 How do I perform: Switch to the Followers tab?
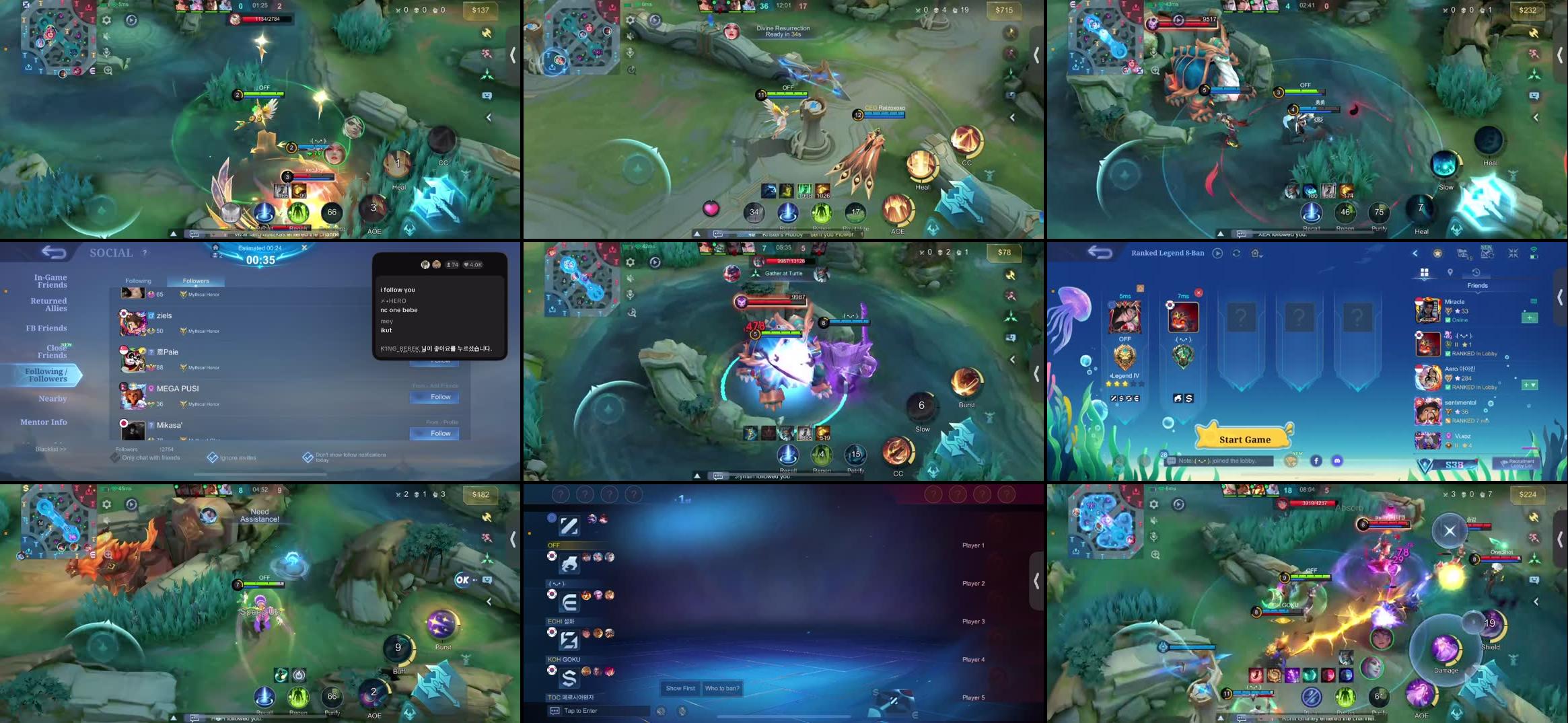[x=196, y=280]
